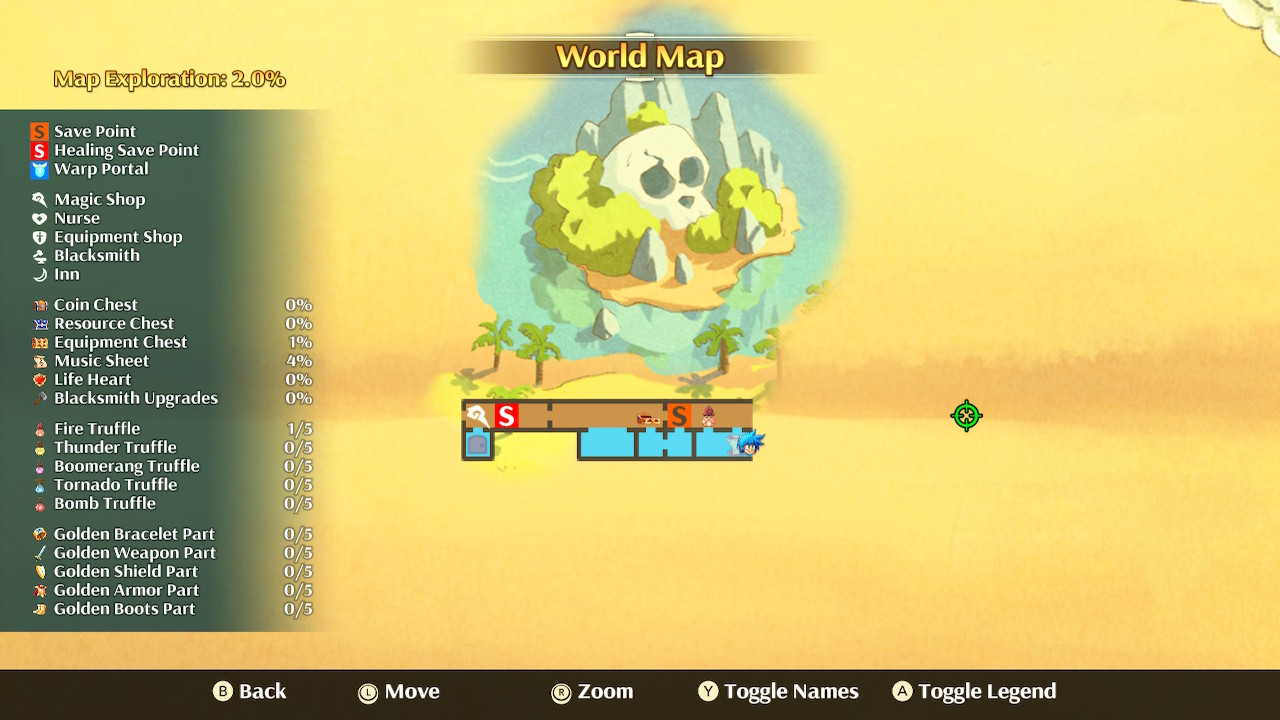Click the green crosshair map cursor
The image size is (1280, 720).
(x=966, y=416)
